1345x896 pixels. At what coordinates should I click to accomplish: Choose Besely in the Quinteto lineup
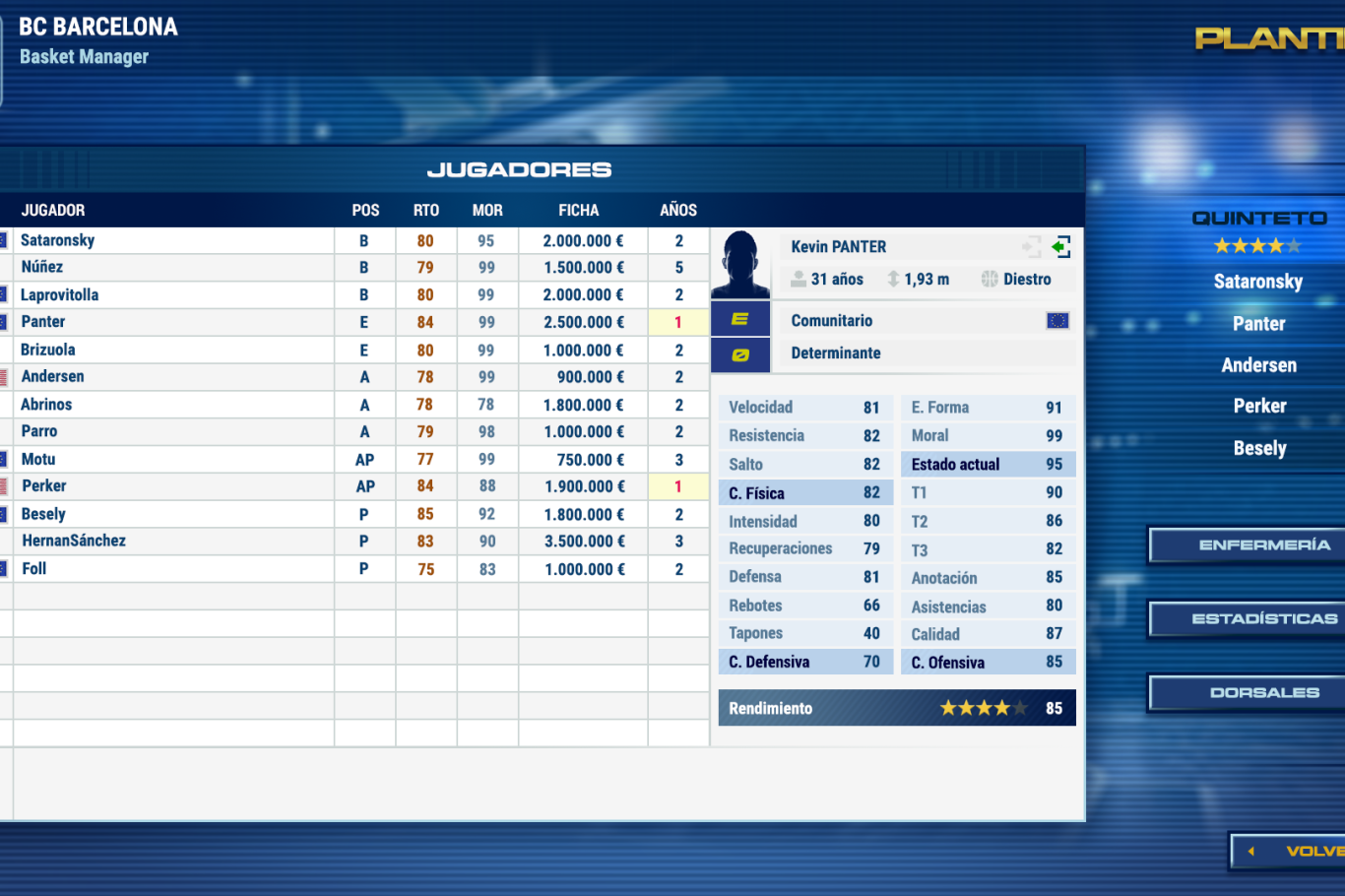1260,448
